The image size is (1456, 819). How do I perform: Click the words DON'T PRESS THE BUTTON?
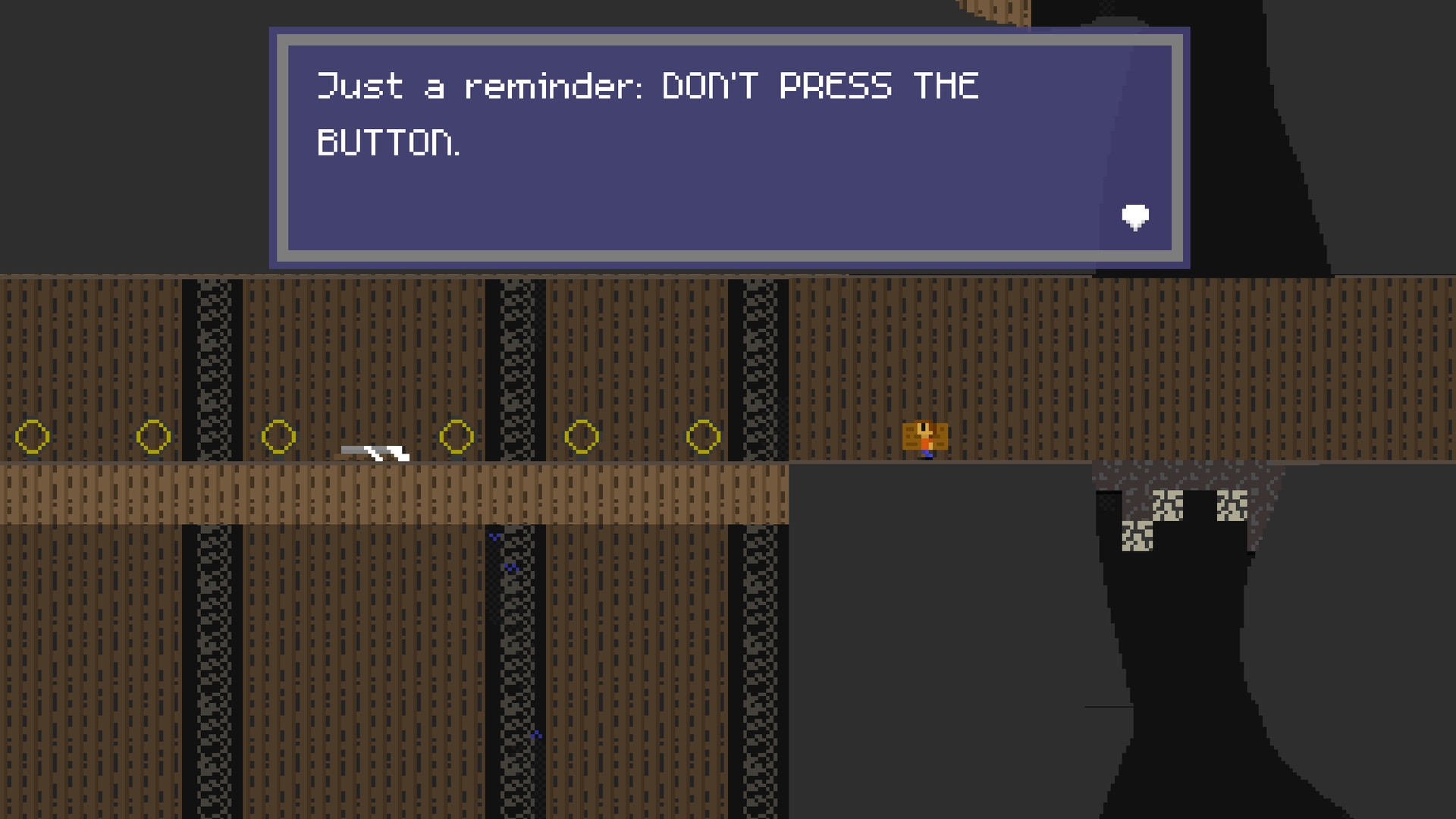coord(819,85)
